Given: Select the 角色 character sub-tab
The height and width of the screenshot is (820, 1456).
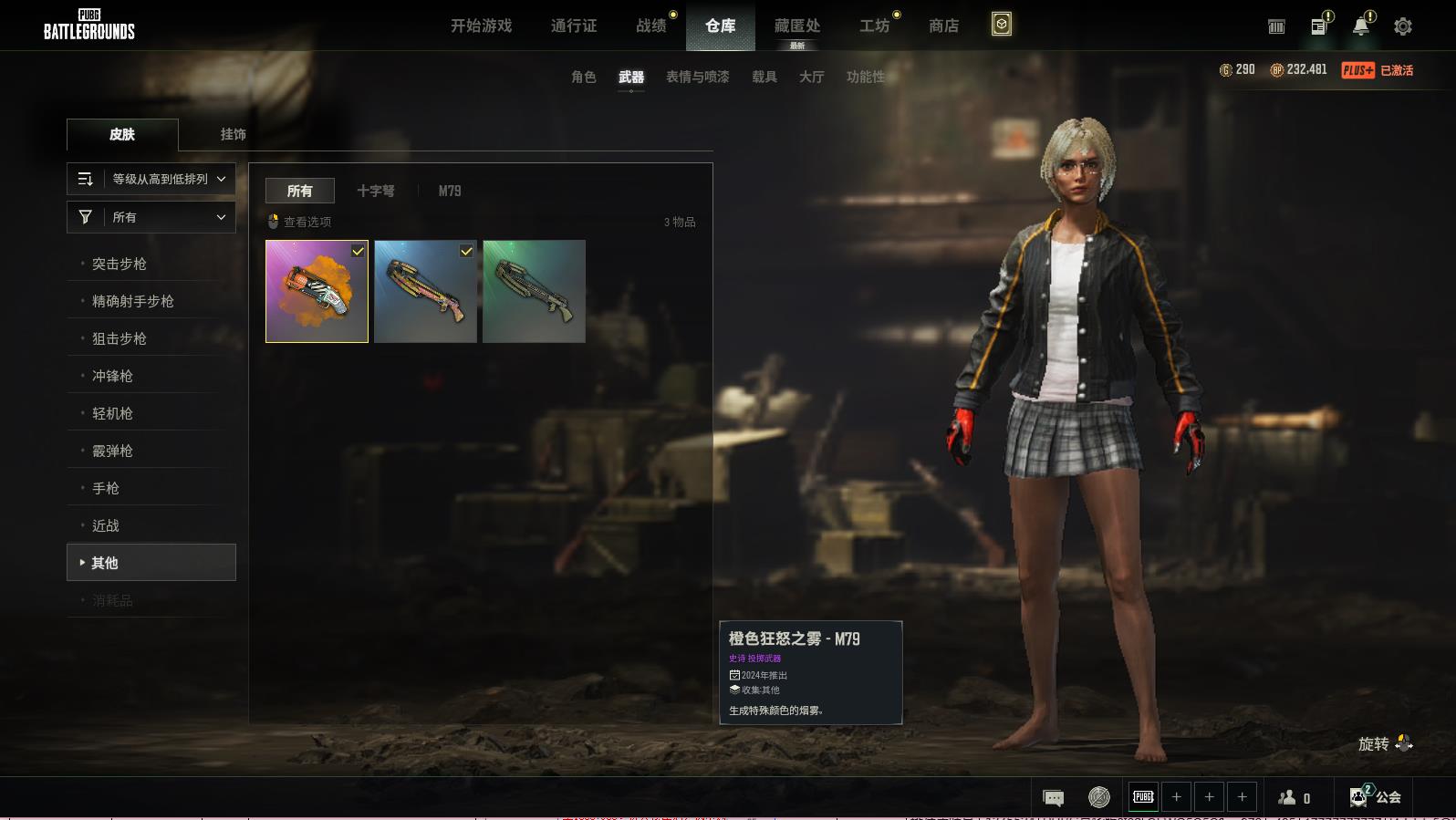Looking at the screenshot, I should point(584,78).
